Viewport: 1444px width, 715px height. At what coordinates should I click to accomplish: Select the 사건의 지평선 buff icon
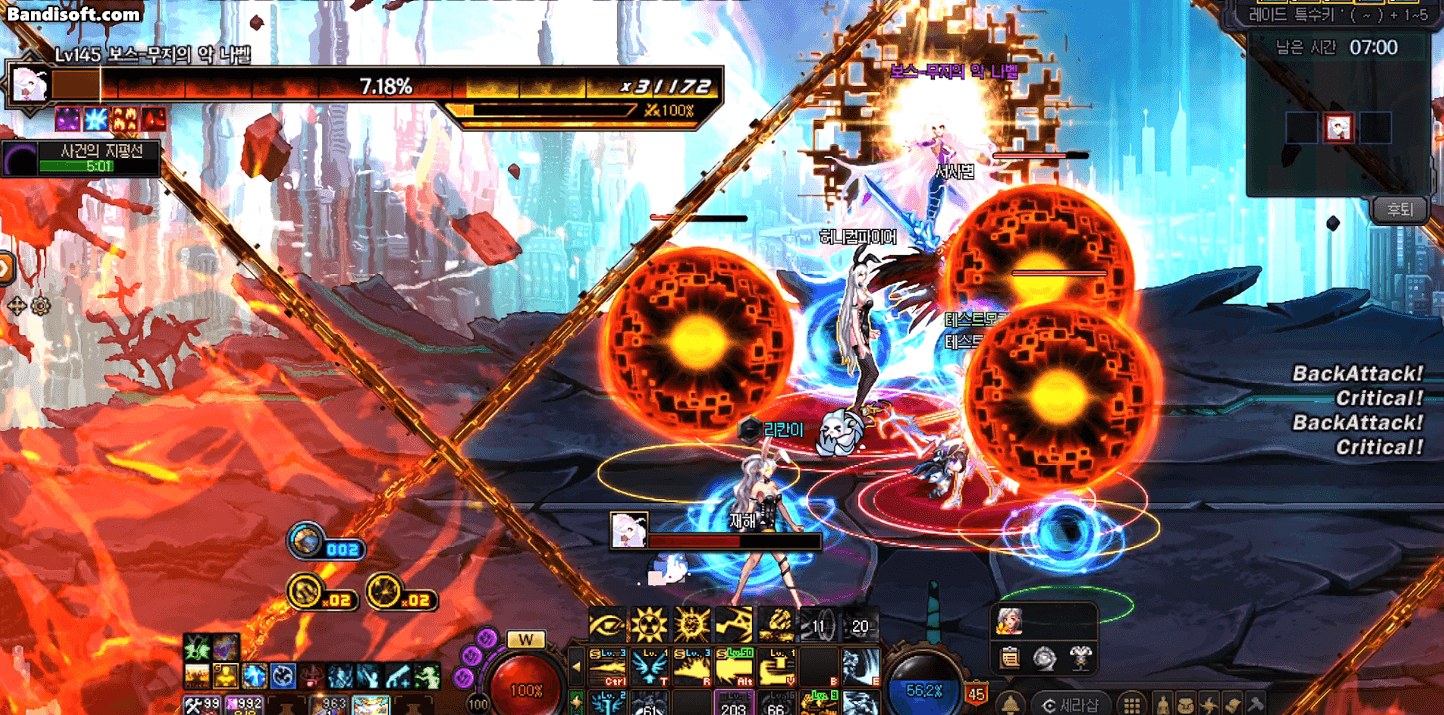[x=19, y=159]
